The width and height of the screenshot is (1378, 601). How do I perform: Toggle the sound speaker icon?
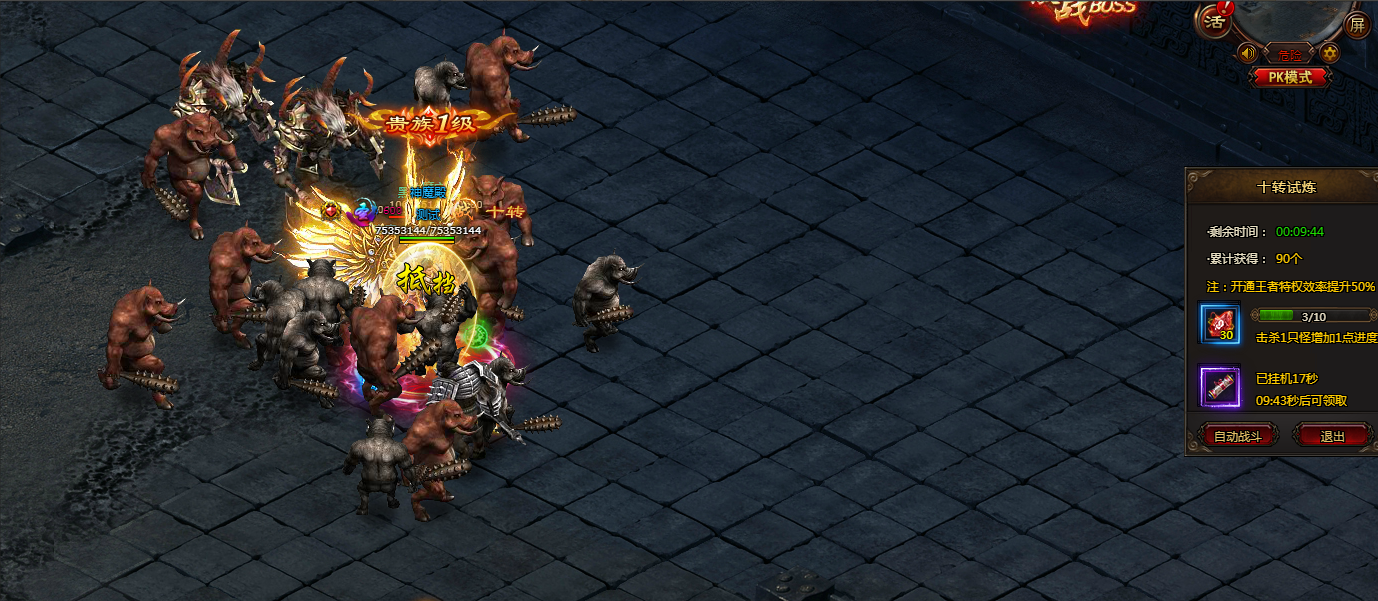point(1247,53)
